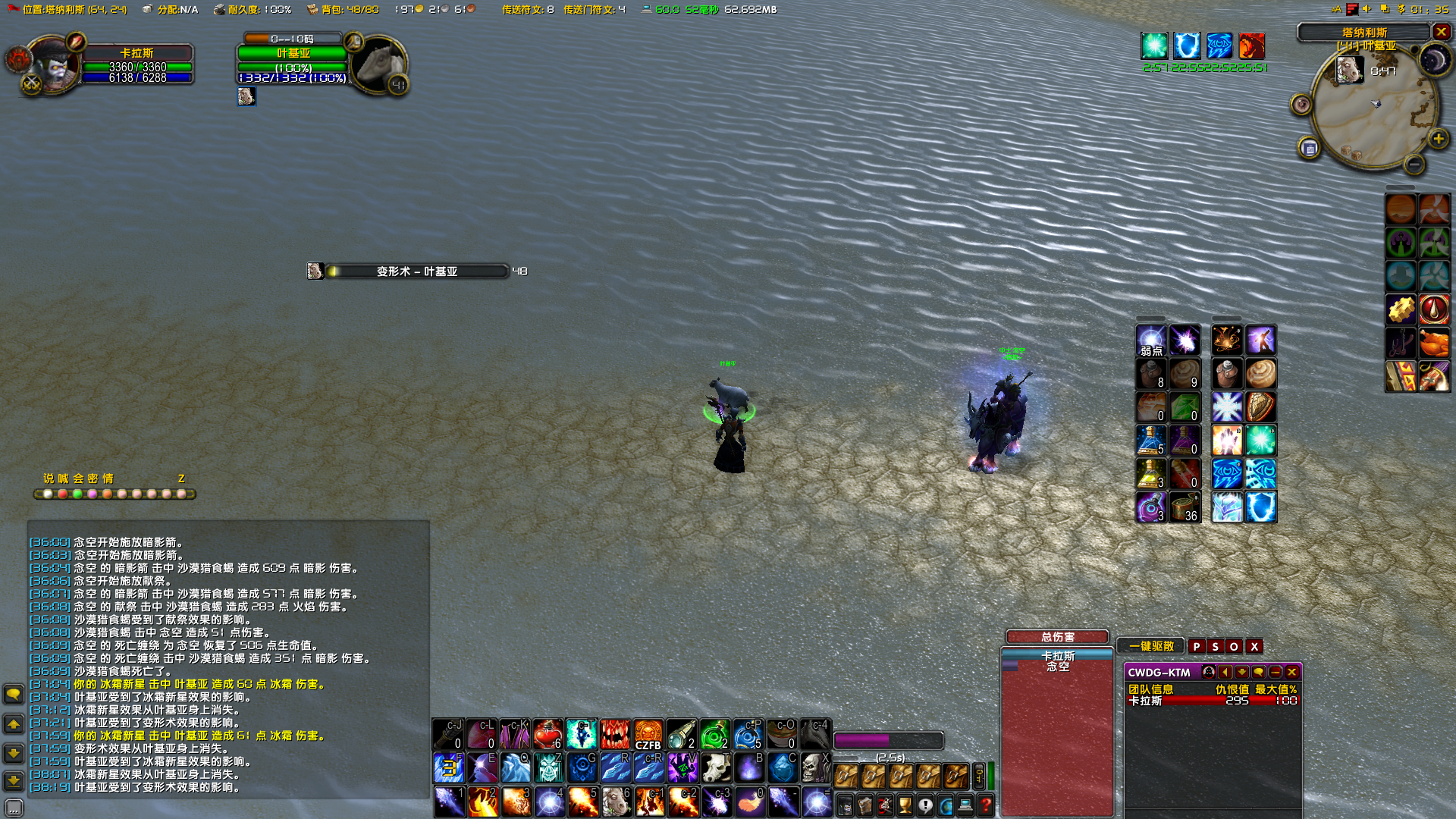Open the golden trophy achievements button
The image size is (1456, 819).
(x=905, y=805)
